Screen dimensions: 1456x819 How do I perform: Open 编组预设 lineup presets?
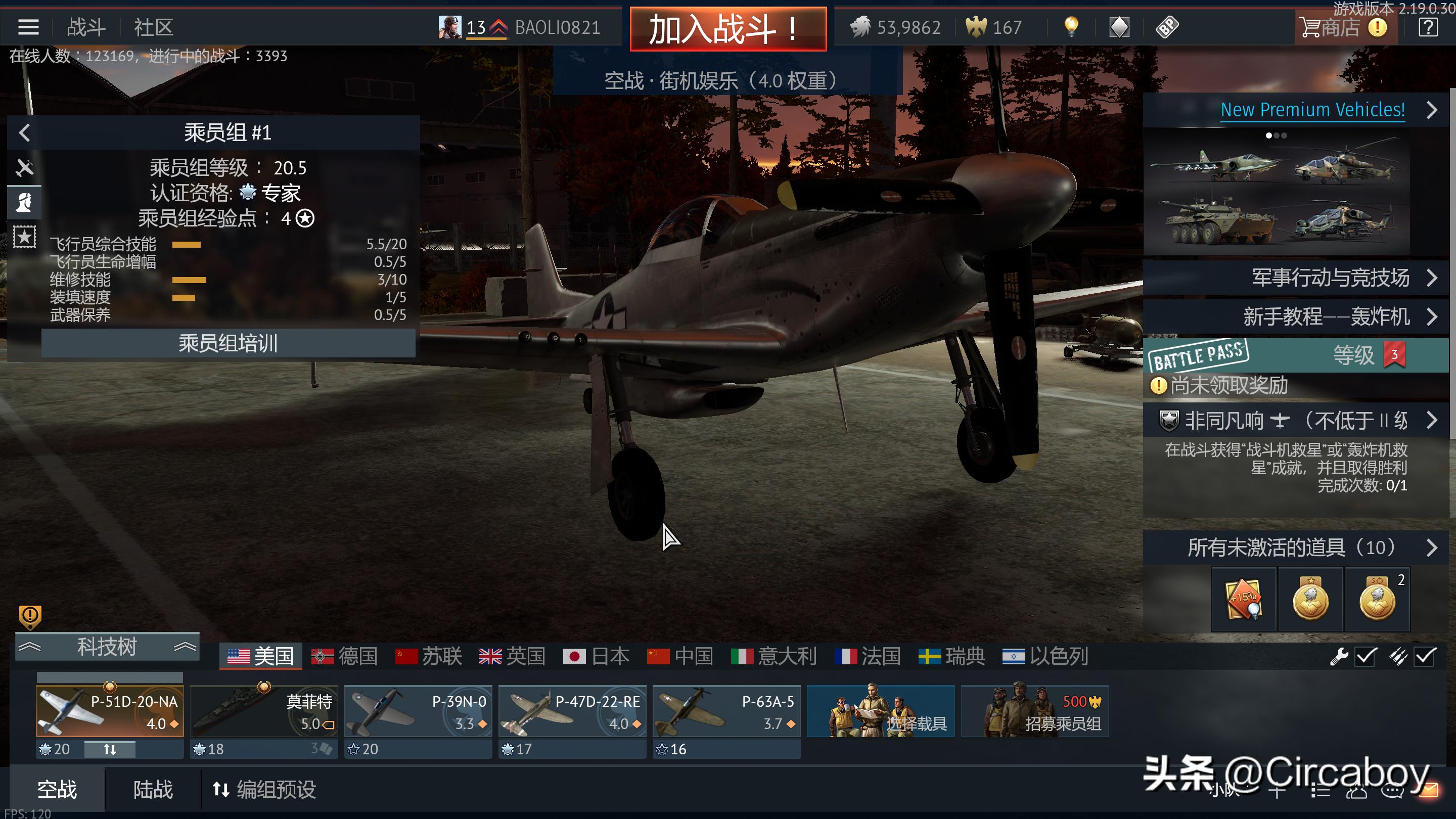[x=264, y=789]
